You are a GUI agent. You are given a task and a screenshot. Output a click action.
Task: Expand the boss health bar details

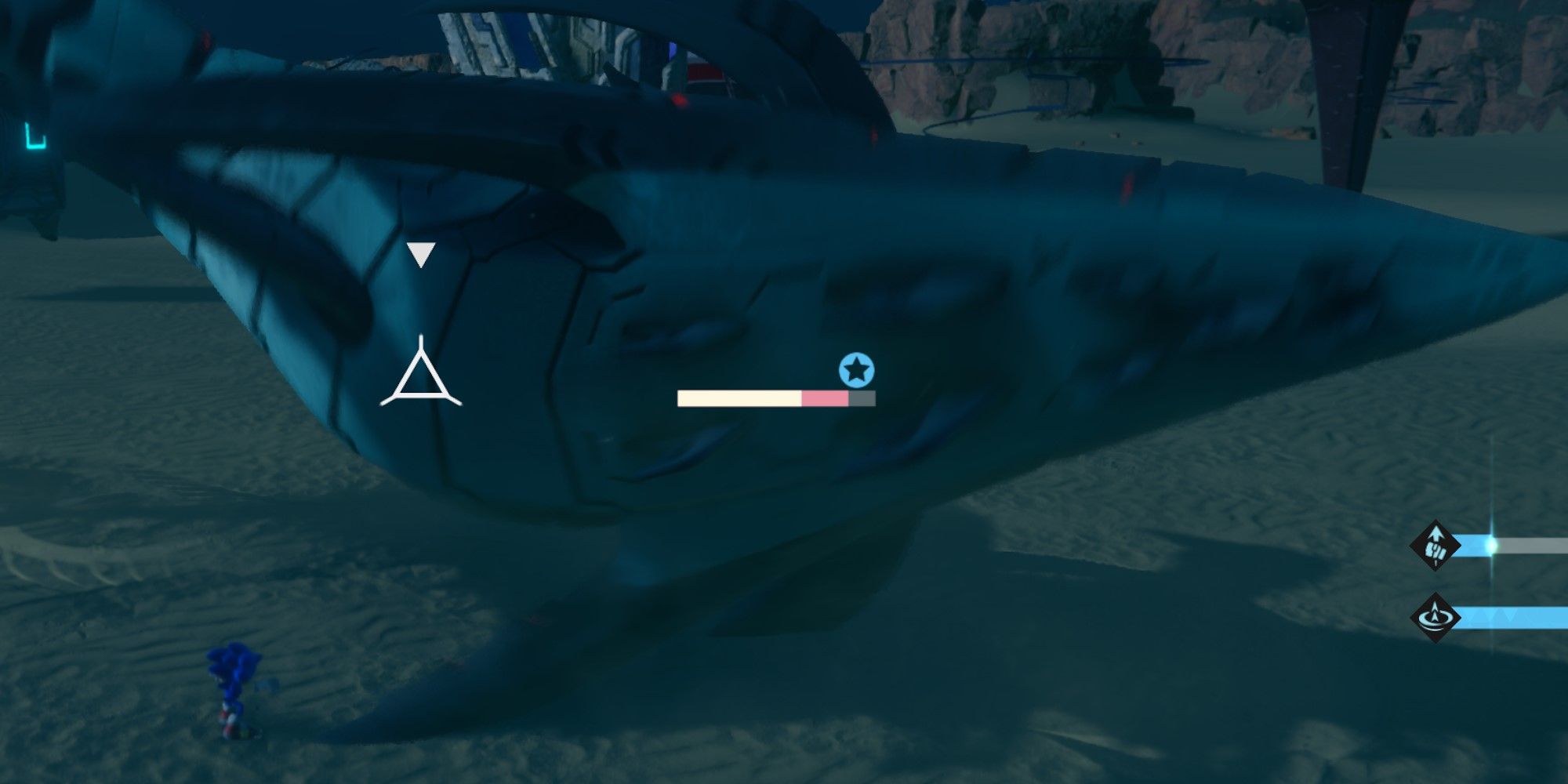(x=772, y=398)
